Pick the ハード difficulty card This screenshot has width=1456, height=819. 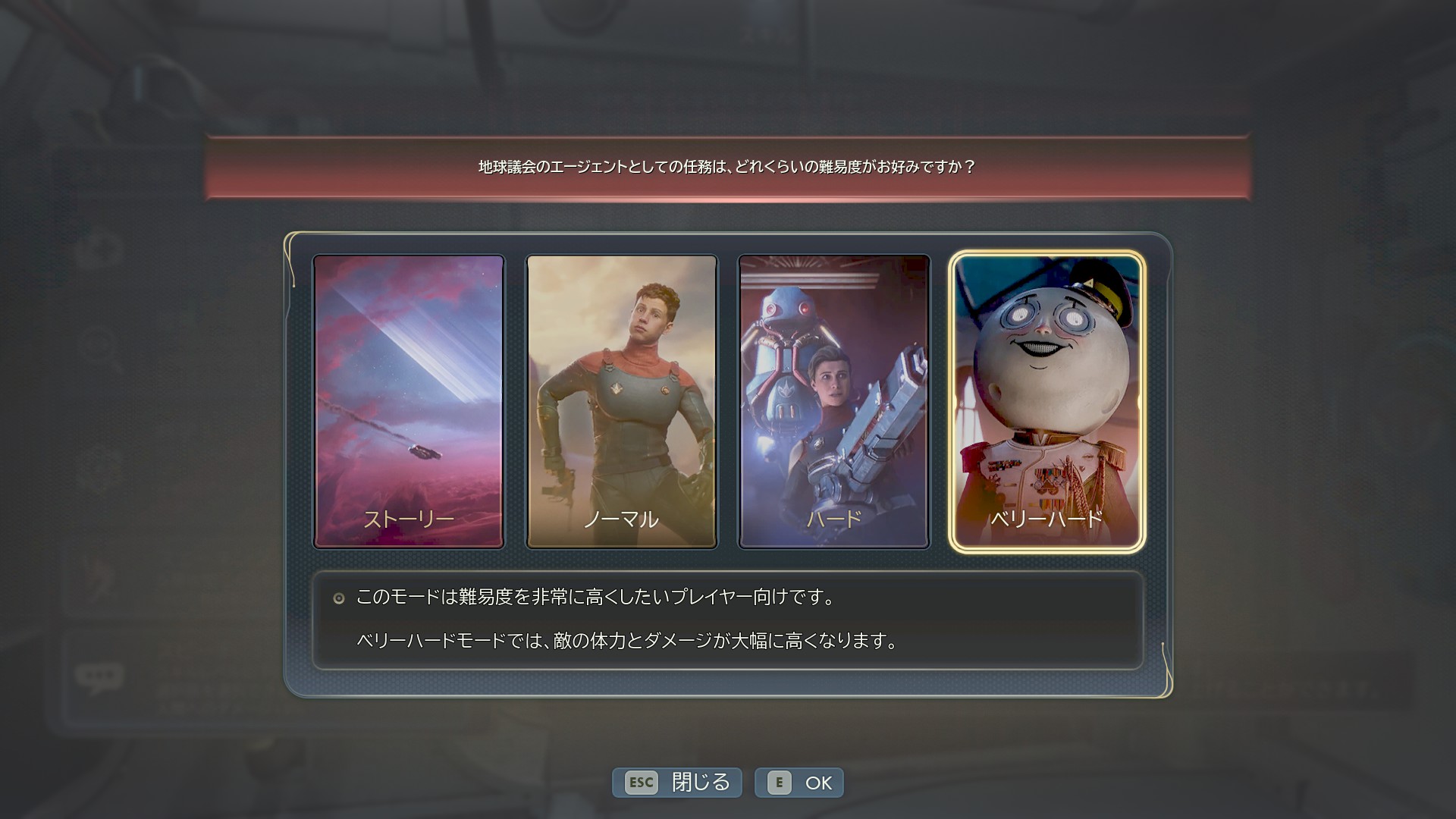pos(833,401)
